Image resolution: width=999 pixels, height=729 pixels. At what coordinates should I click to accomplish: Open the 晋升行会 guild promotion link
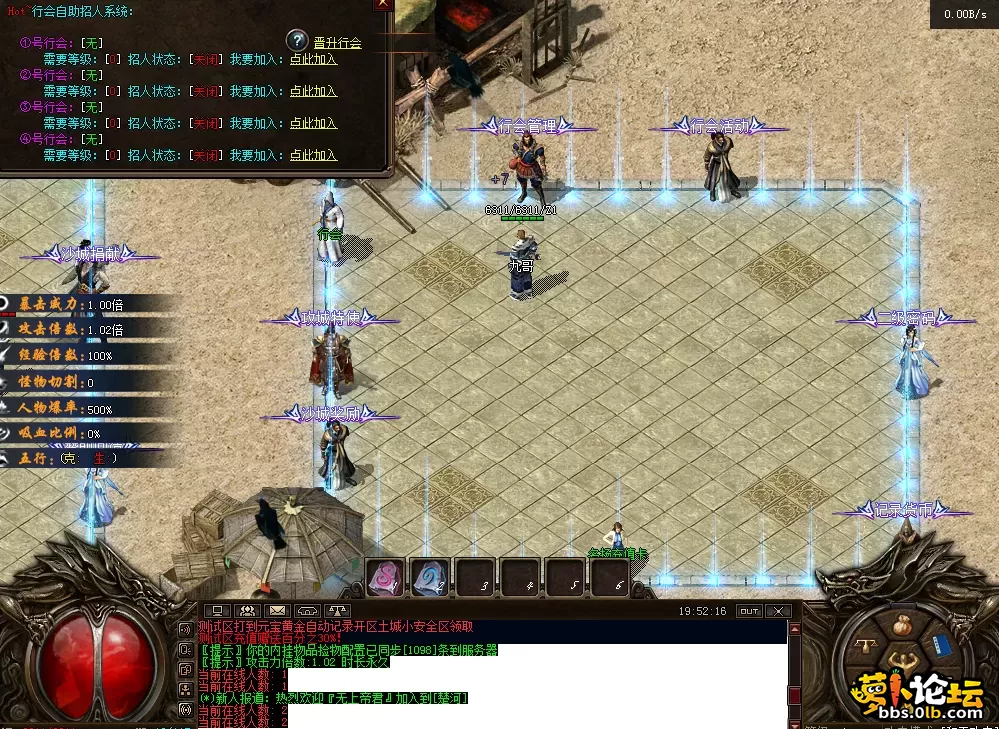pyautogui.click(x=337, y=43)
